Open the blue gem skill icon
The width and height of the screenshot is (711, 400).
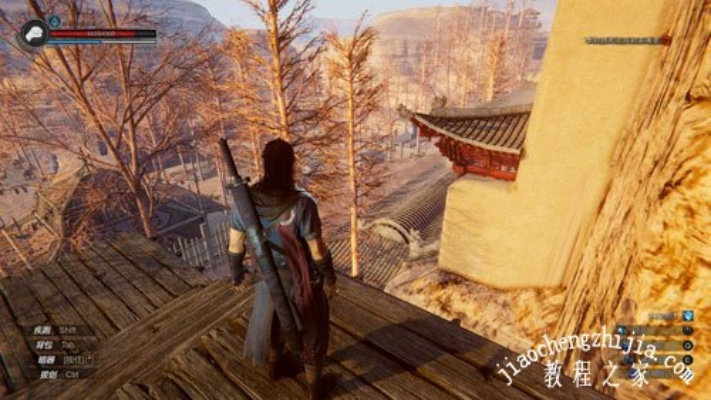click(x=688, y=314)
